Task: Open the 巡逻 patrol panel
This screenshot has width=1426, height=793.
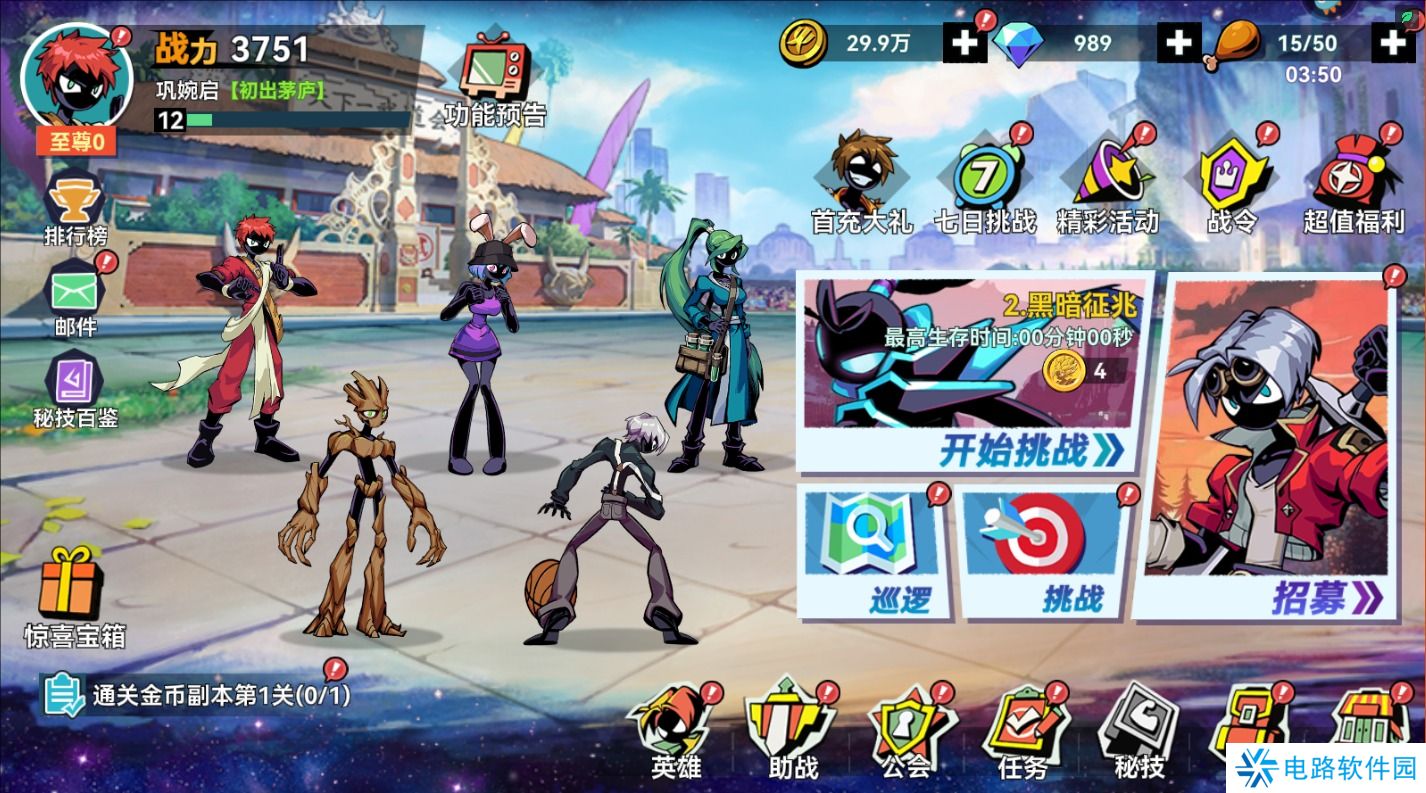Action: [x=871, y=553]
